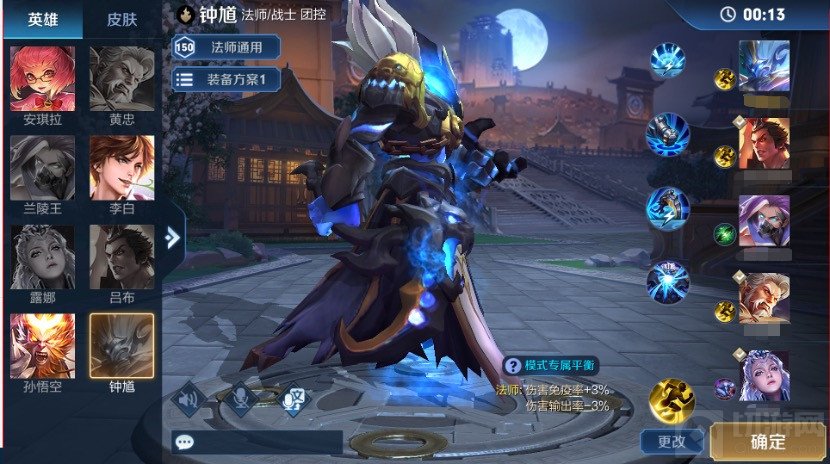Expand the hero list with the arrow
This screenshot has height=464, width=830.
[172, 237]
